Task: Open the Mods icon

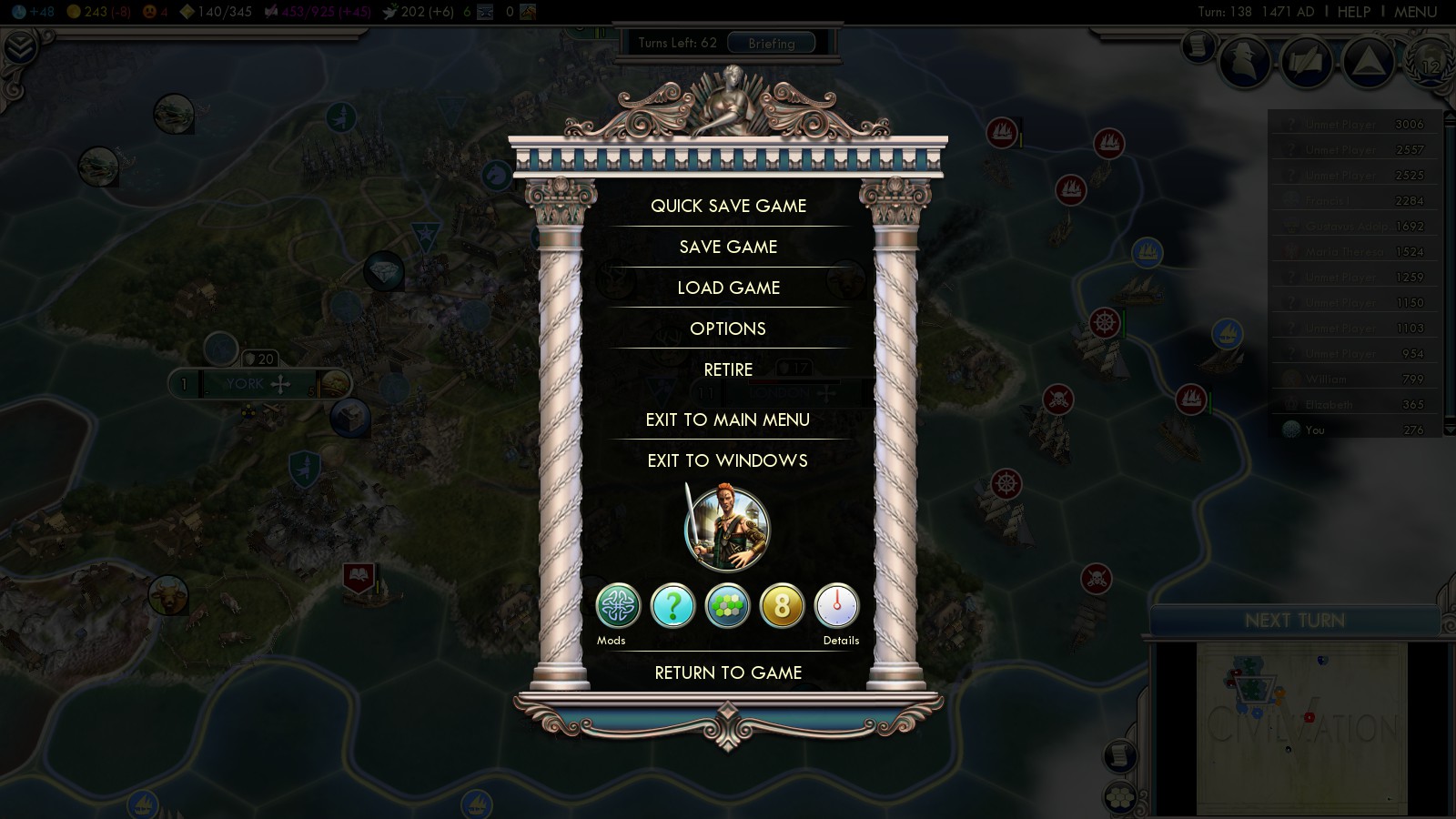Action: click(618, 606)
